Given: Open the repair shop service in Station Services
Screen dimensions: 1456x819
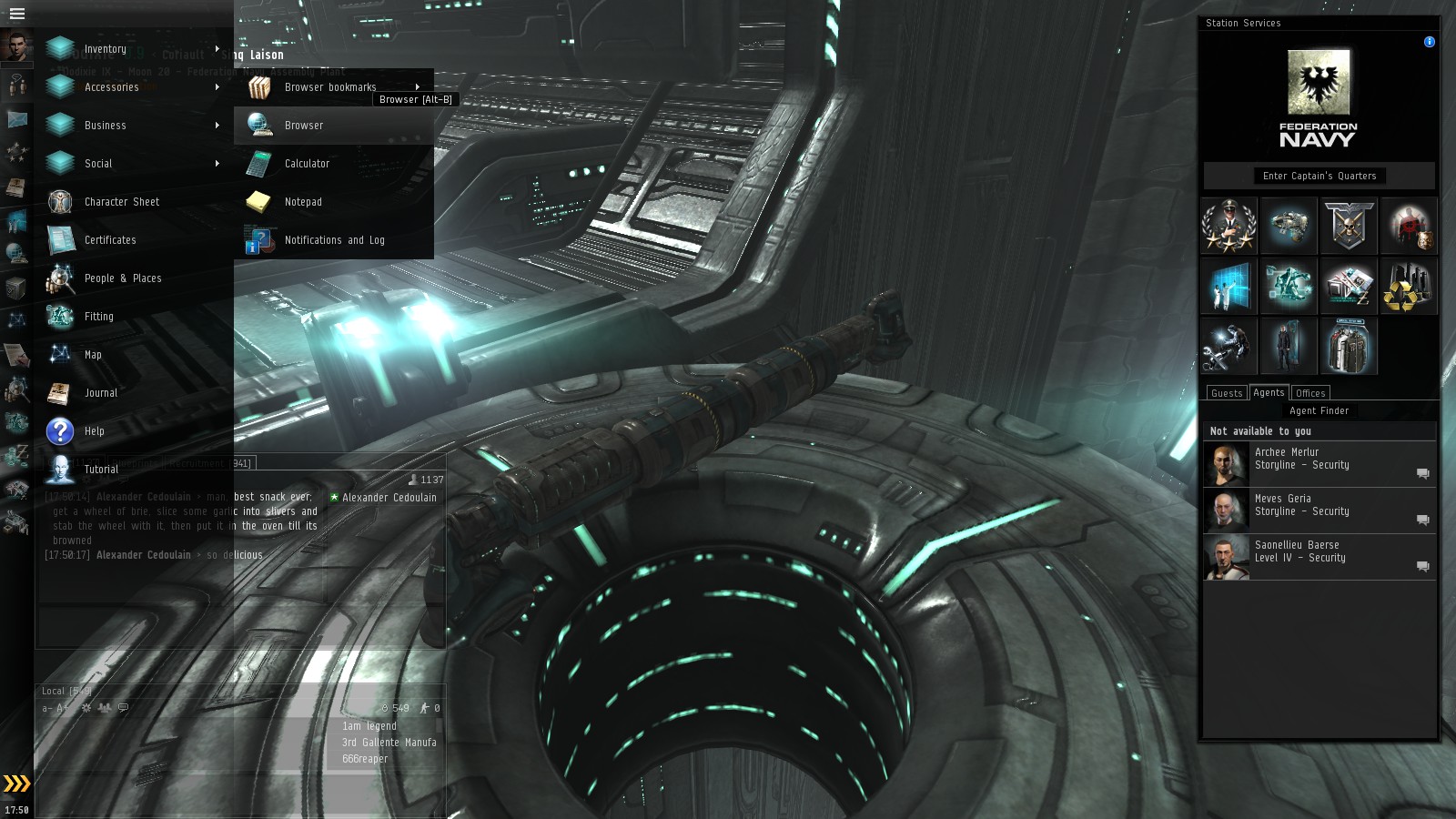Looking at the screenshot, I should tap(1228, 346).
